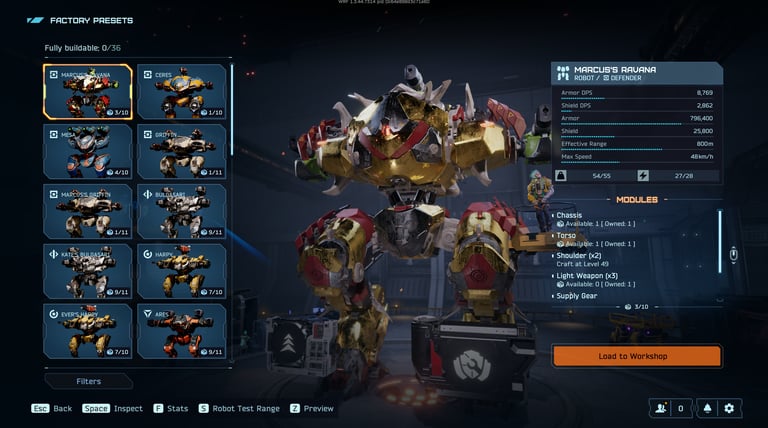Open the friends list icon
This screenshot has height=428, width=768.
pos(660,408)
